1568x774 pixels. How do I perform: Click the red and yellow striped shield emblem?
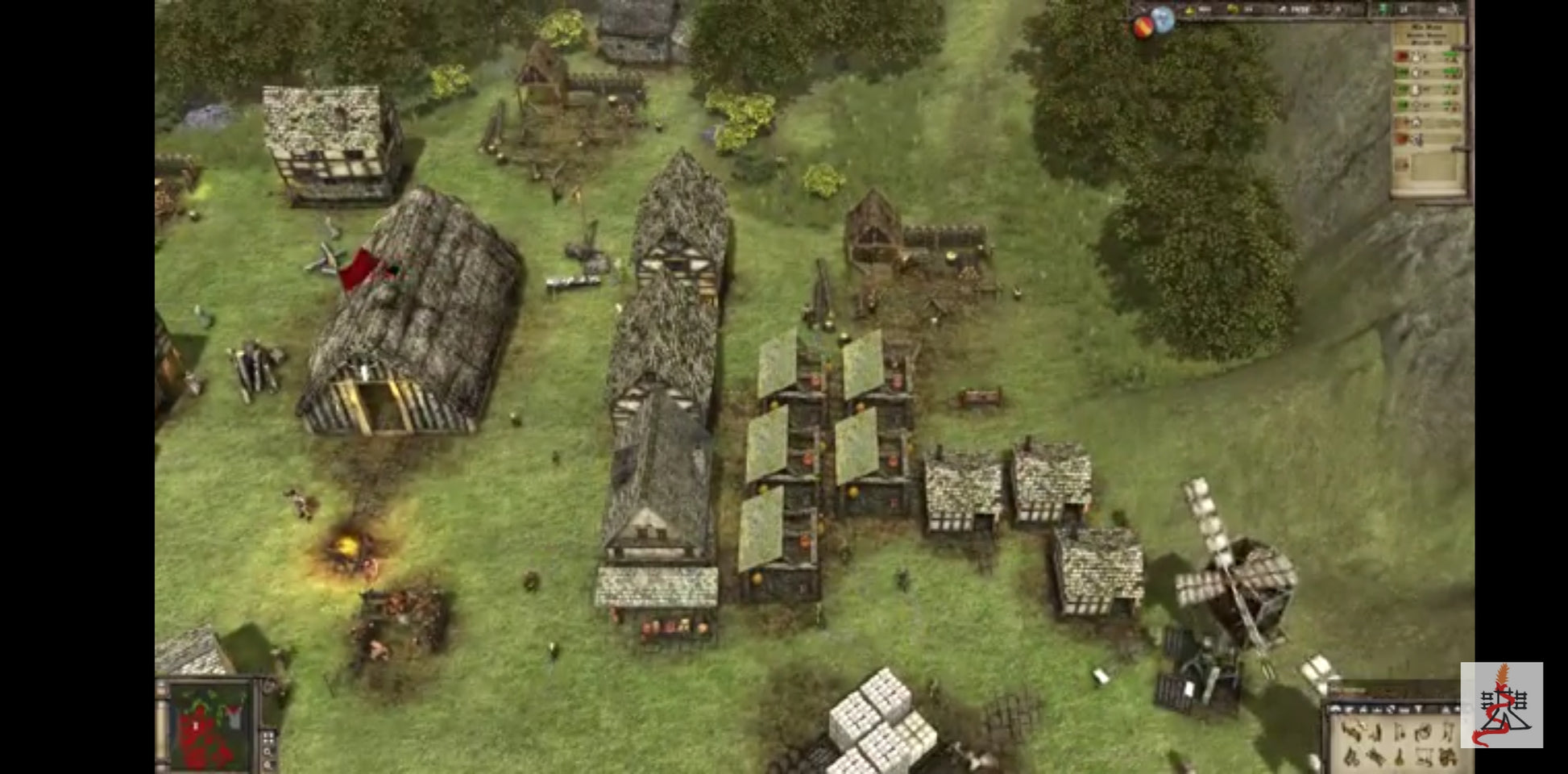point(1143,28)
